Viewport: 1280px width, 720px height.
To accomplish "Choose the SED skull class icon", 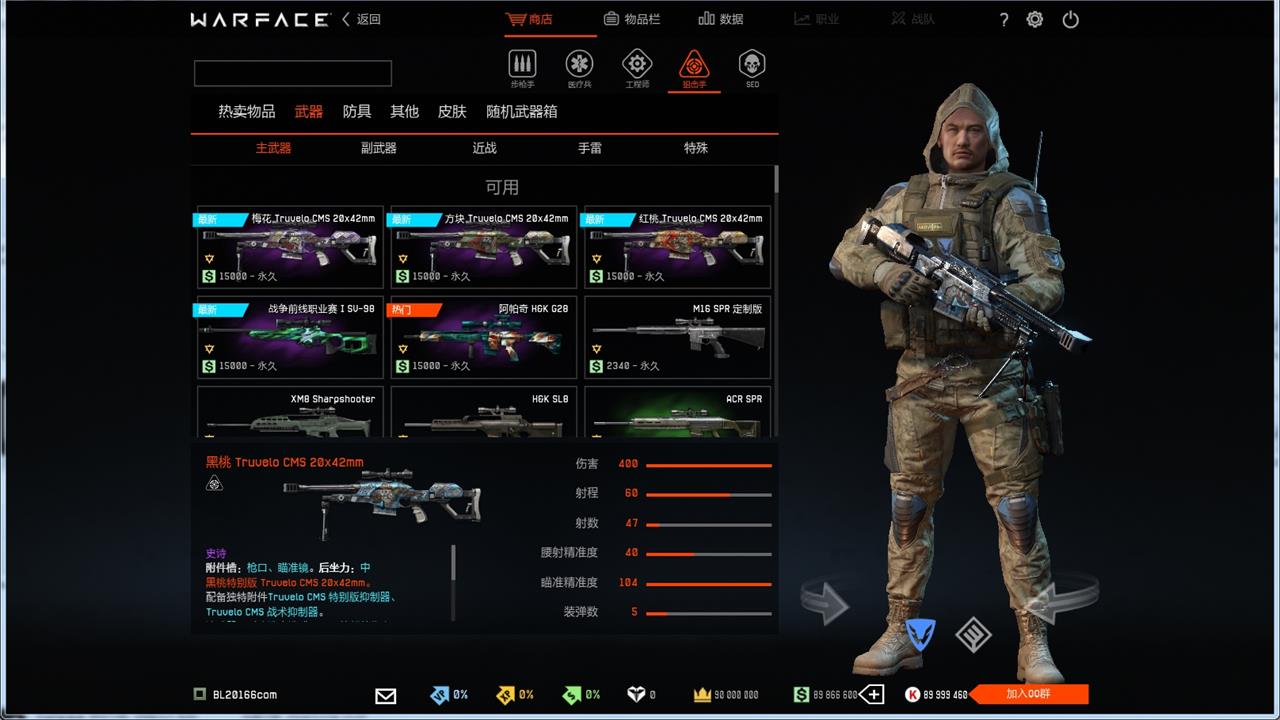I will (x=752, y=66).
